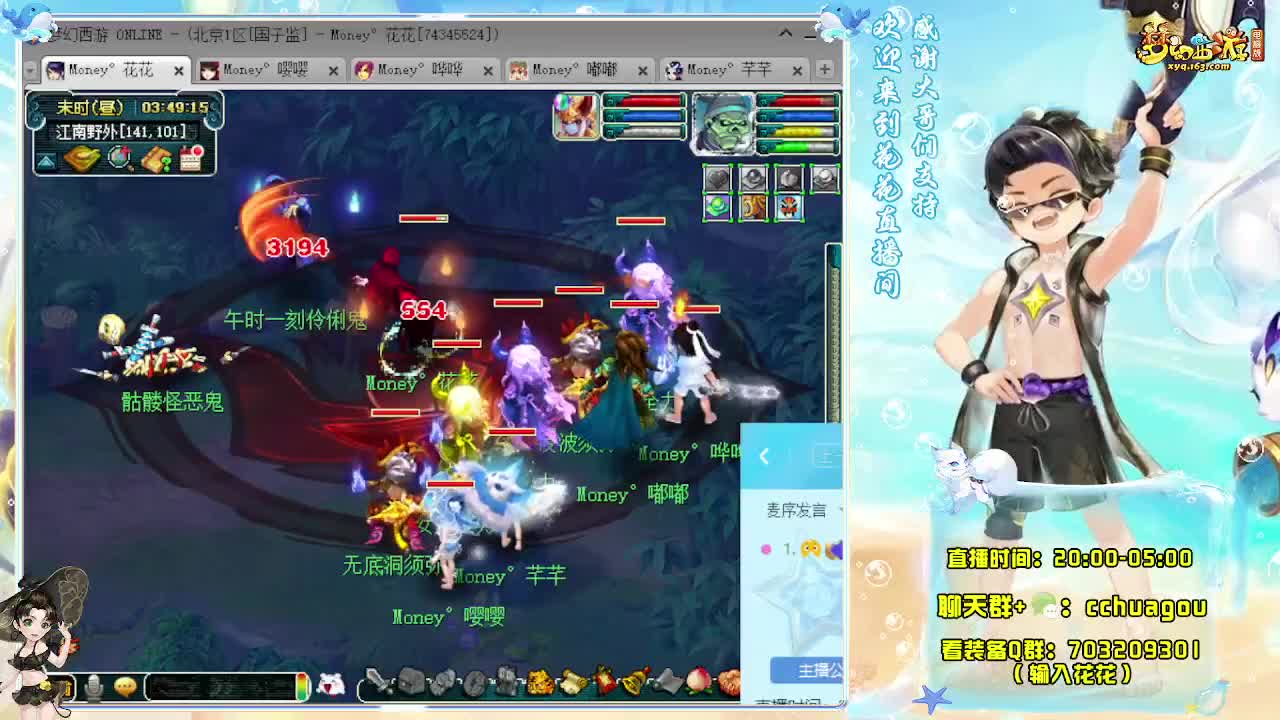
Task: Click the golden bell item in the quickbar
Action: click(x=632, y=684)
